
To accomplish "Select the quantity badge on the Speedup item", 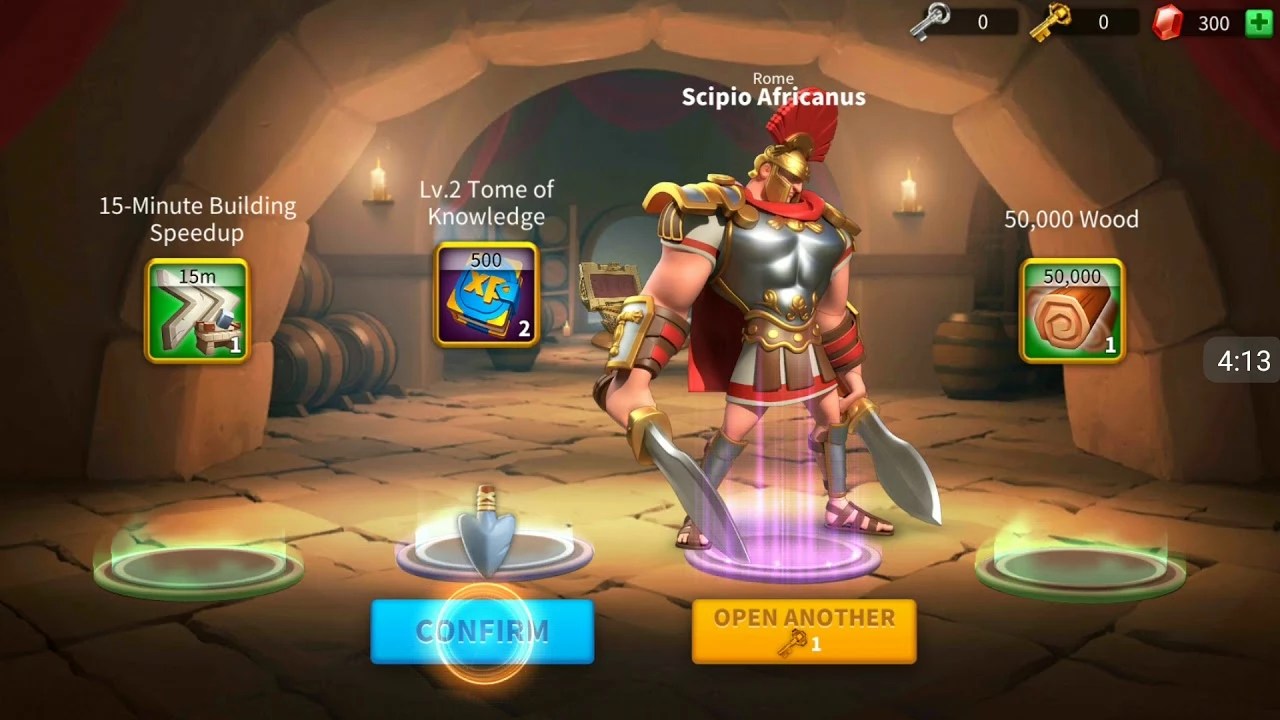I will coord(236,343).
